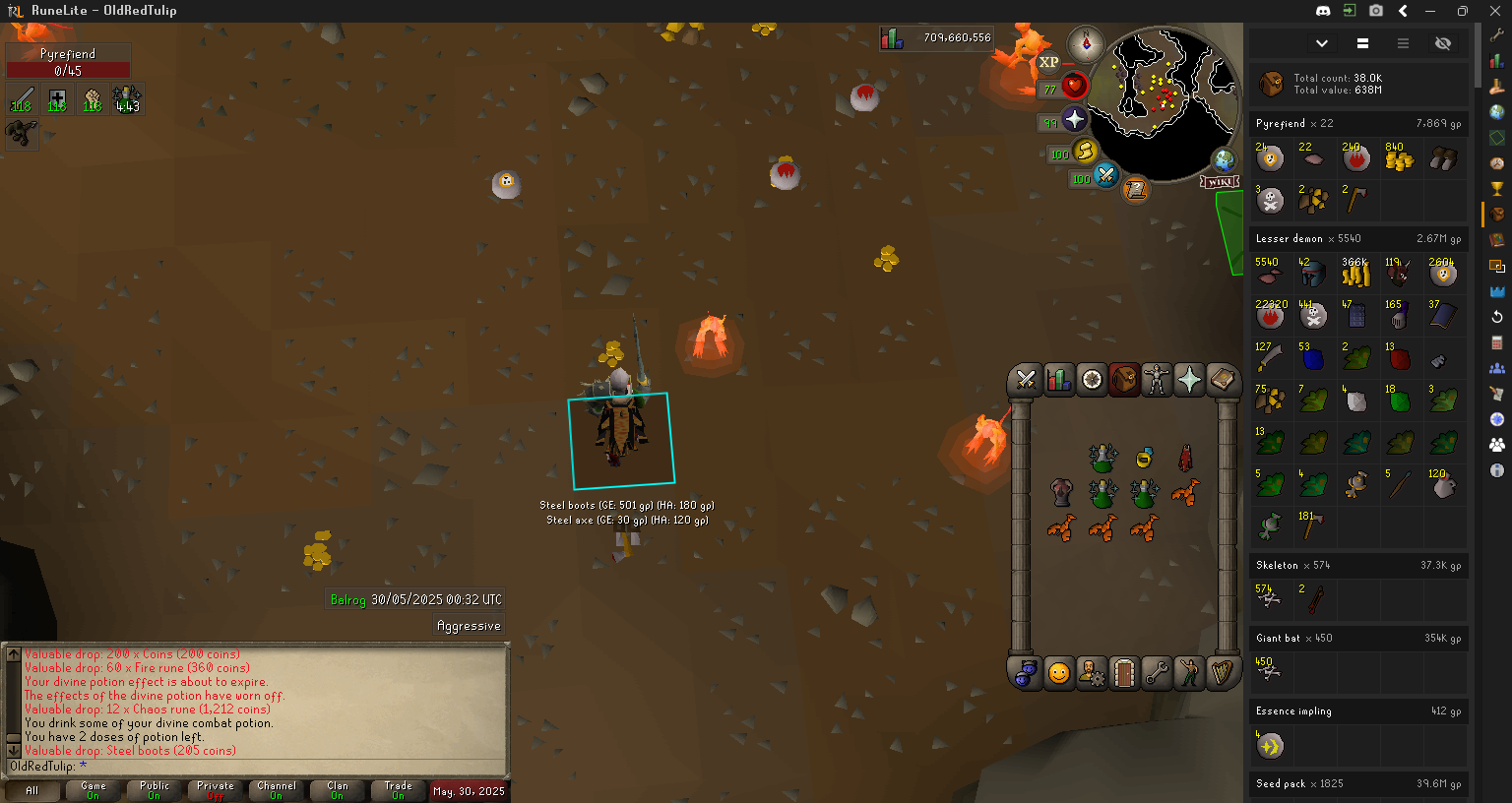1512x803 pixels.
Task: Click the red cape inventory item
Action: click(x=1185, y=458)
